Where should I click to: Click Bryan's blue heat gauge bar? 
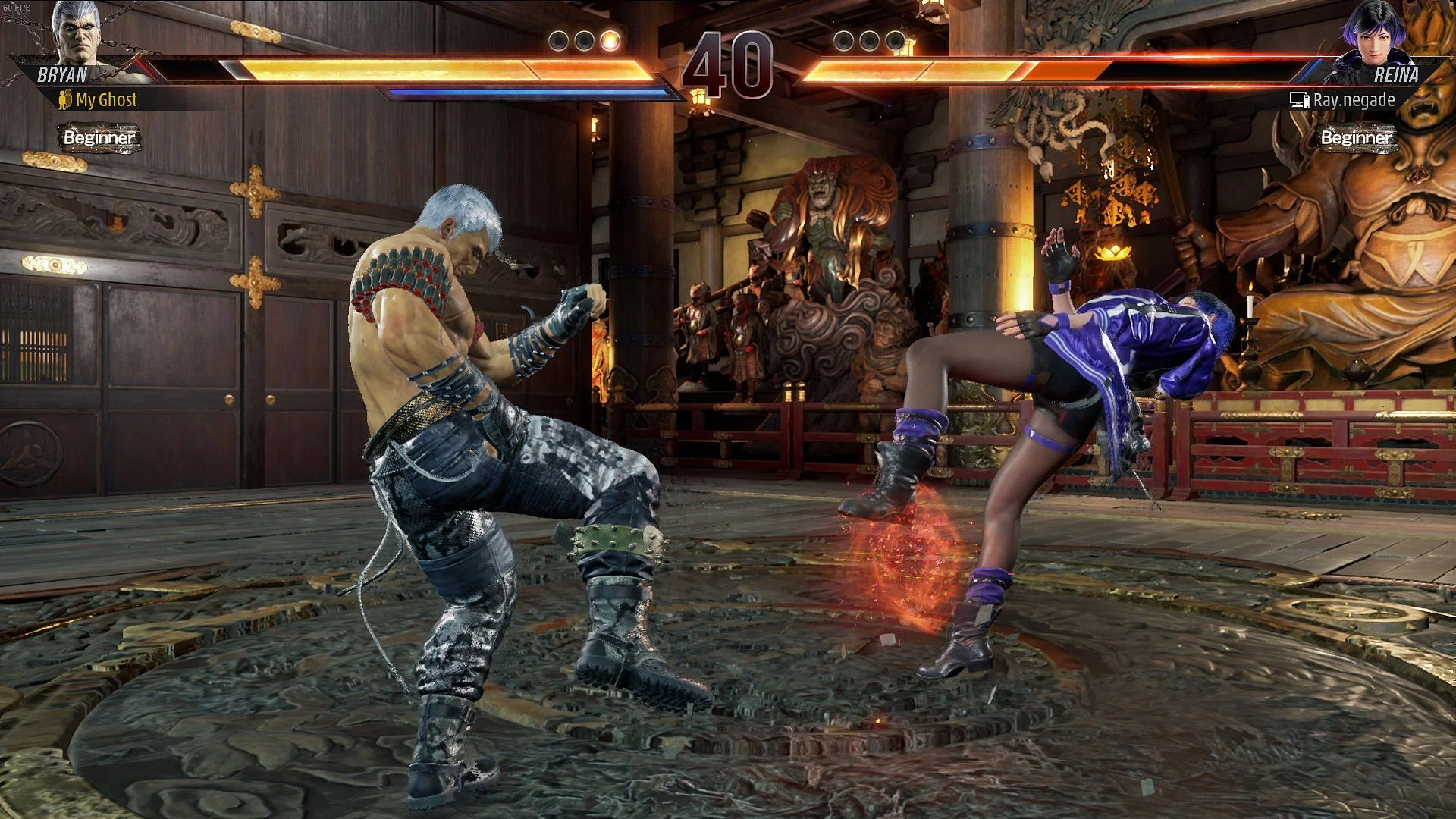pyautogui.click(x=531, y=93)
